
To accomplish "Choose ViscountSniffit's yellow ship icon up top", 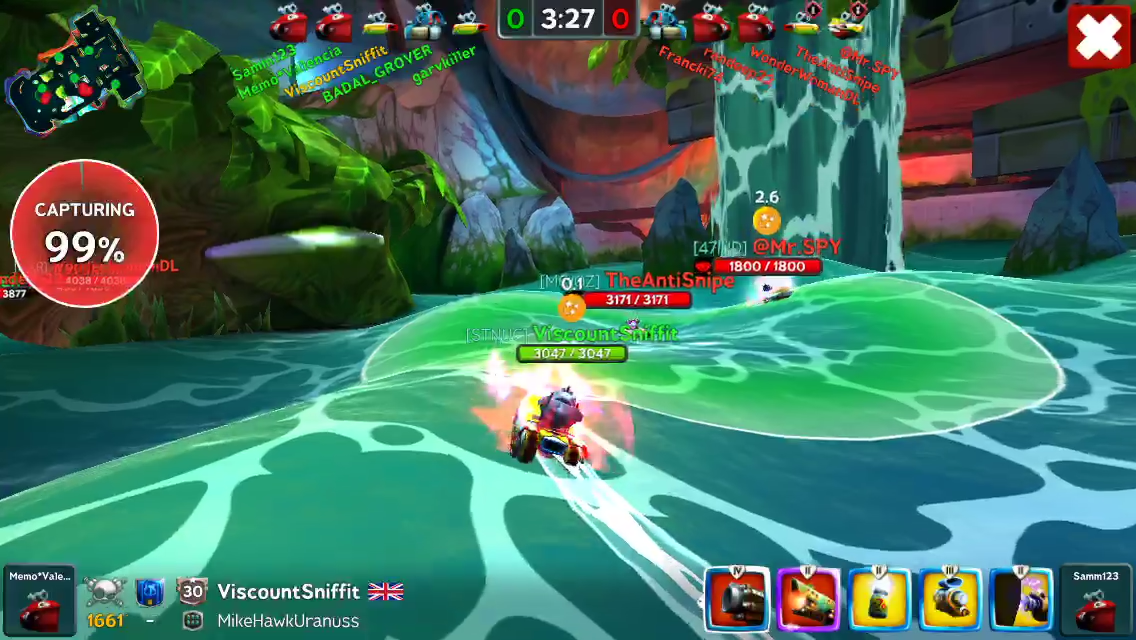I will click(x=378, y=21).
